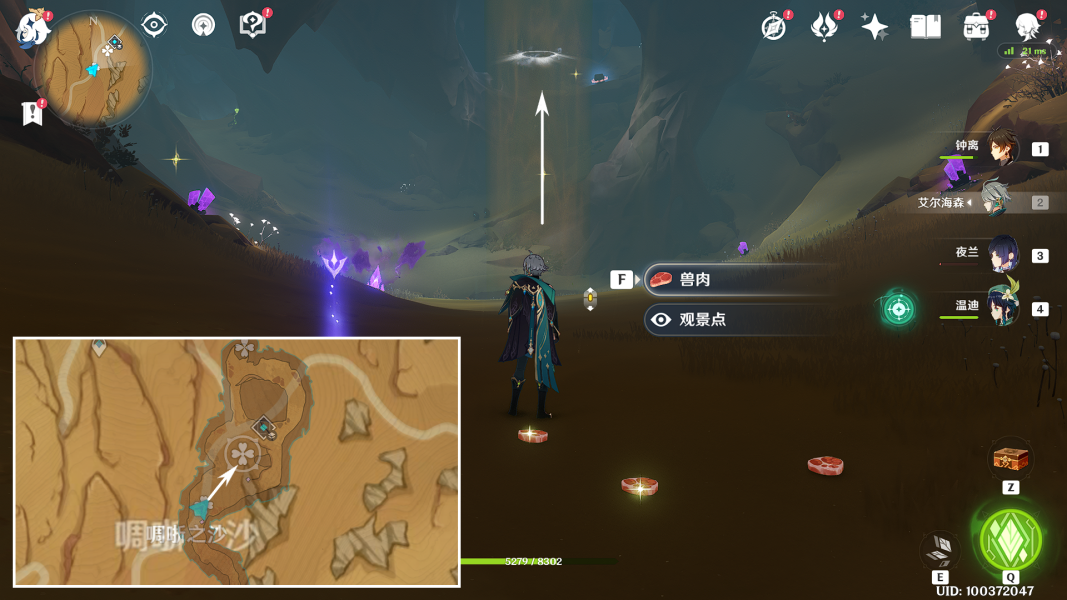Open the adventurer handbook book icon
Viewport: 1067px width, 600px height.
(x=925, y=27)
